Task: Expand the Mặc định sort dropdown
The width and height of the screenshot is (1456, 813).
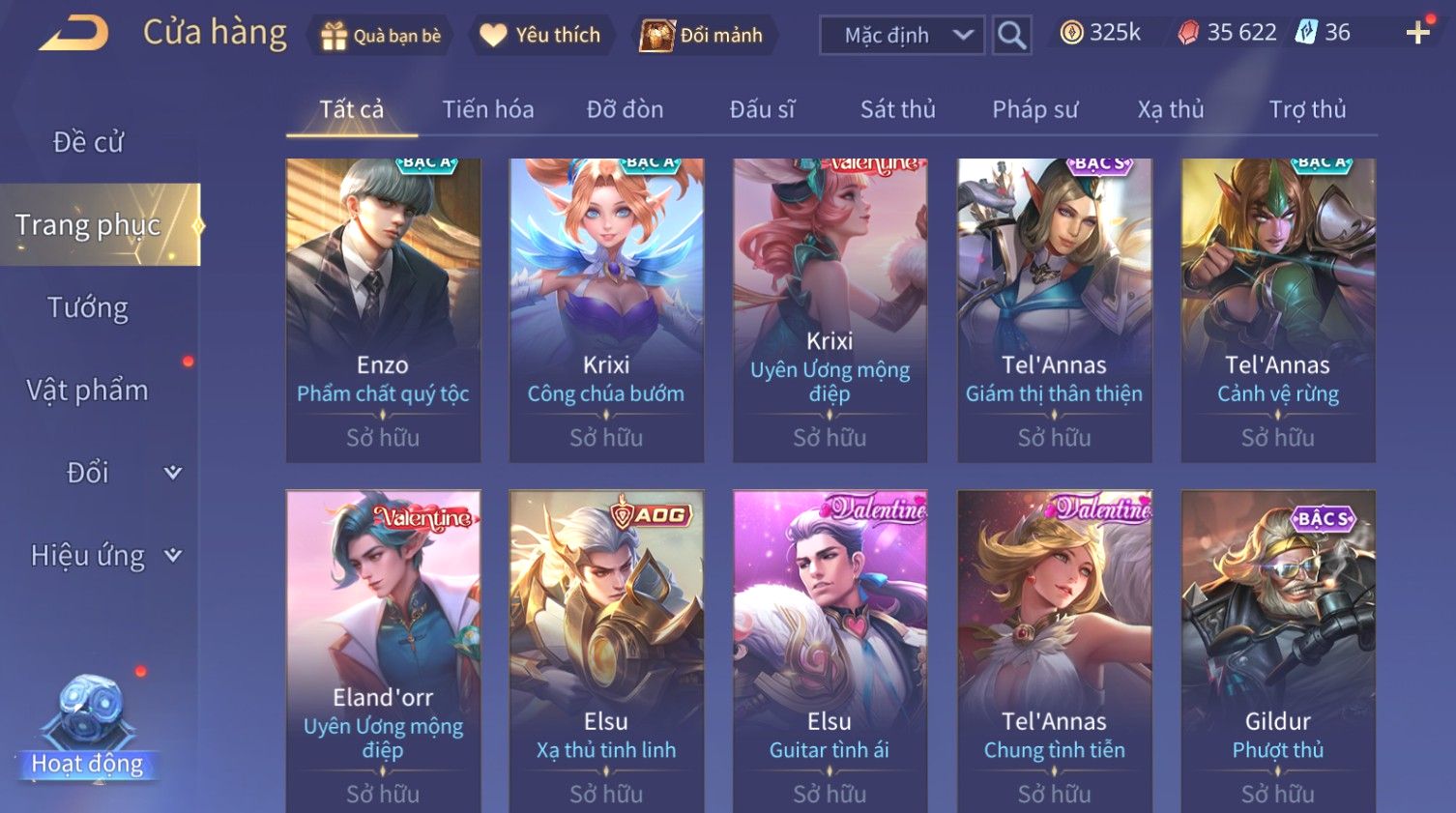Action: (x=902, y=36)
